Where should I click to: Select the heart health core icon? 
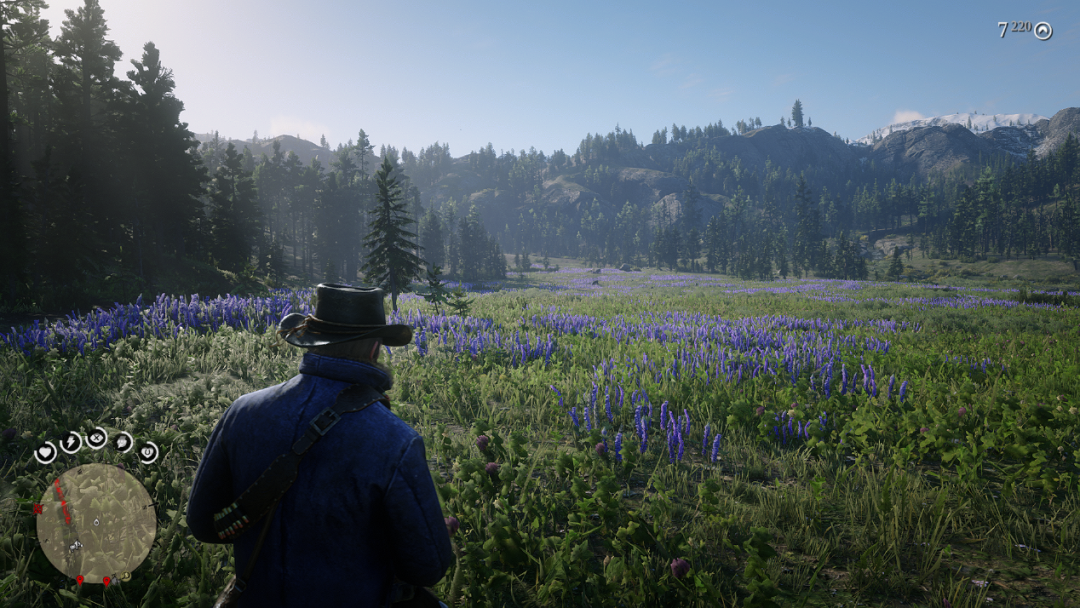[x=45, y=453]
